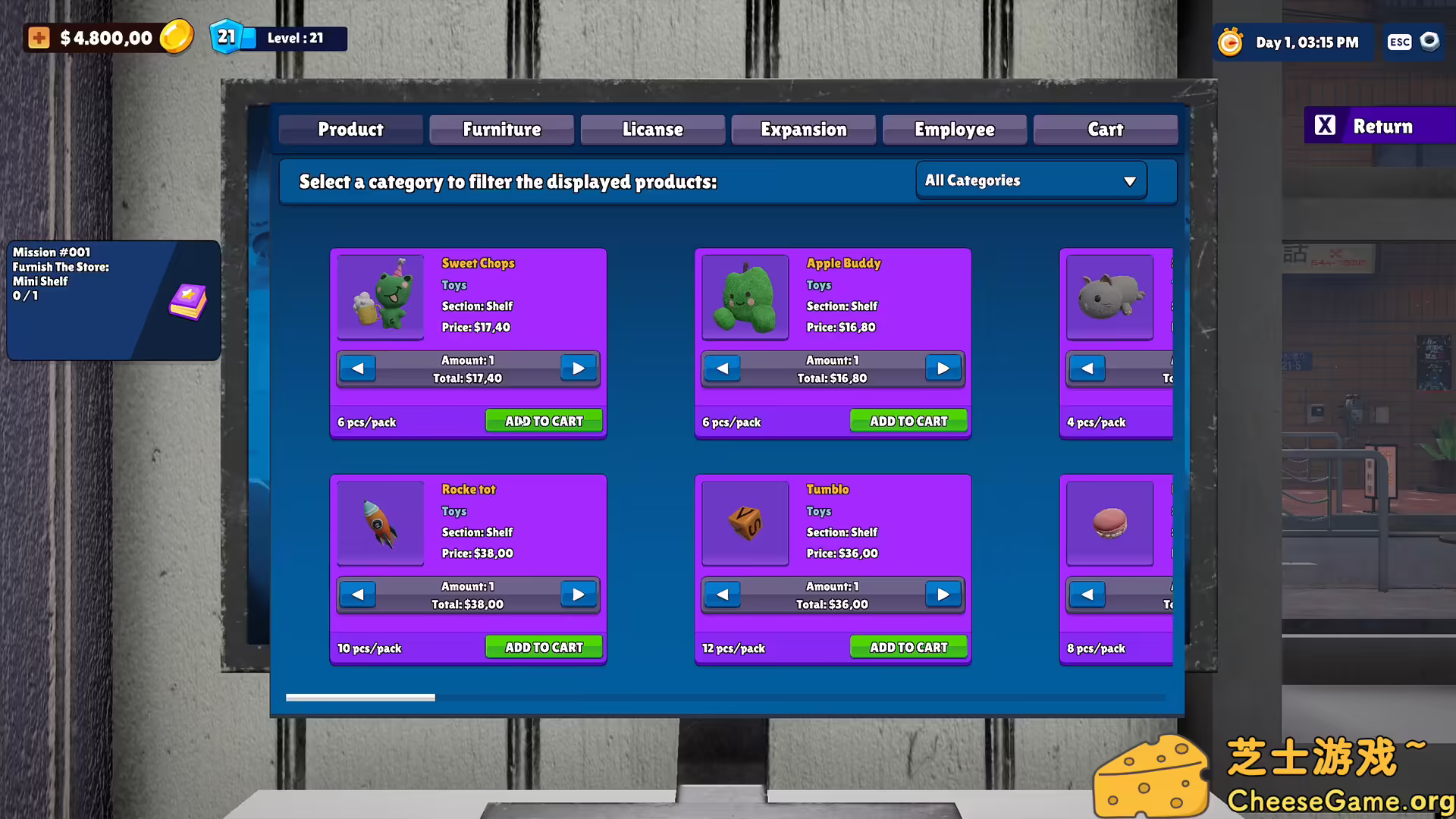
Task: Switch to the Furniture tab
Action: point(501,129)
